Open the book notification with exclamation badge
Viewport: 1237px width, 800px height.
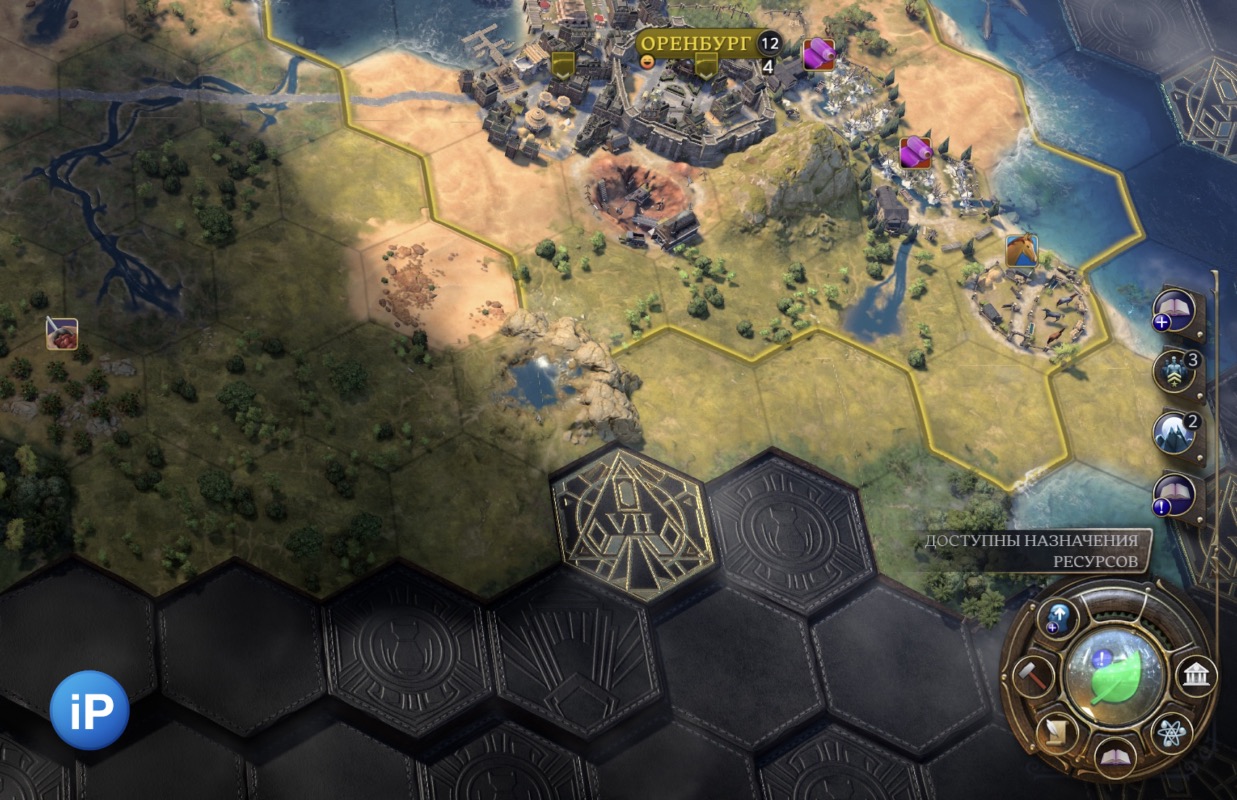(x=1176, y=493)
